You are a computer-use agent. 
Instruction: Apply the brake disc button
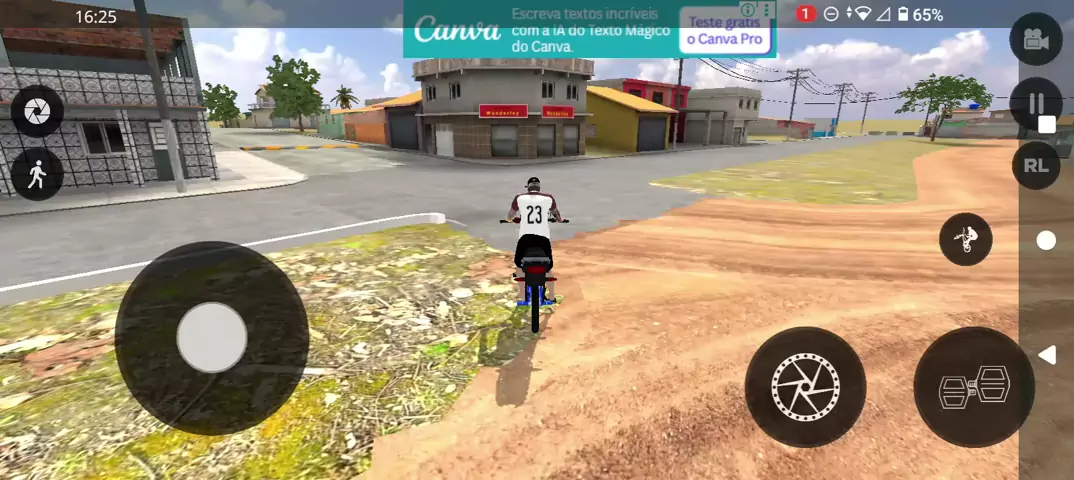coord(805,387)
